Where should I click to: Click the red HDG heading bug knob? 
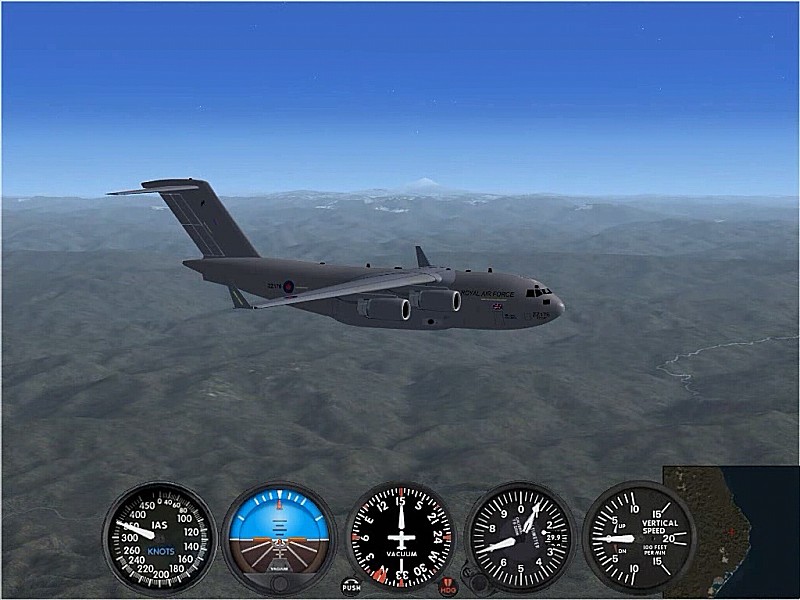click(449, 586)
